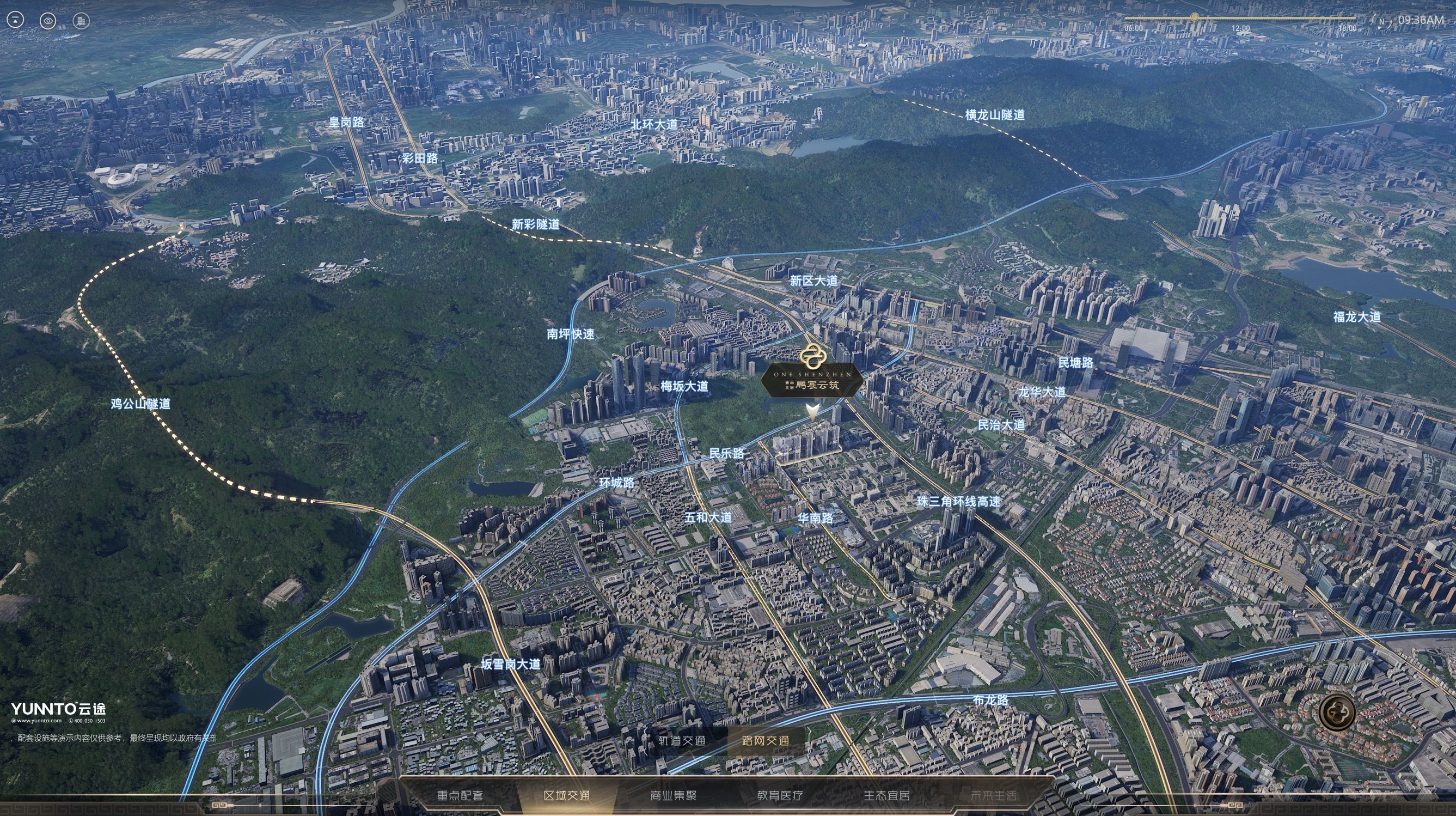
Task: Select the 路网交通 sub-tab
Action: [766, 741]
